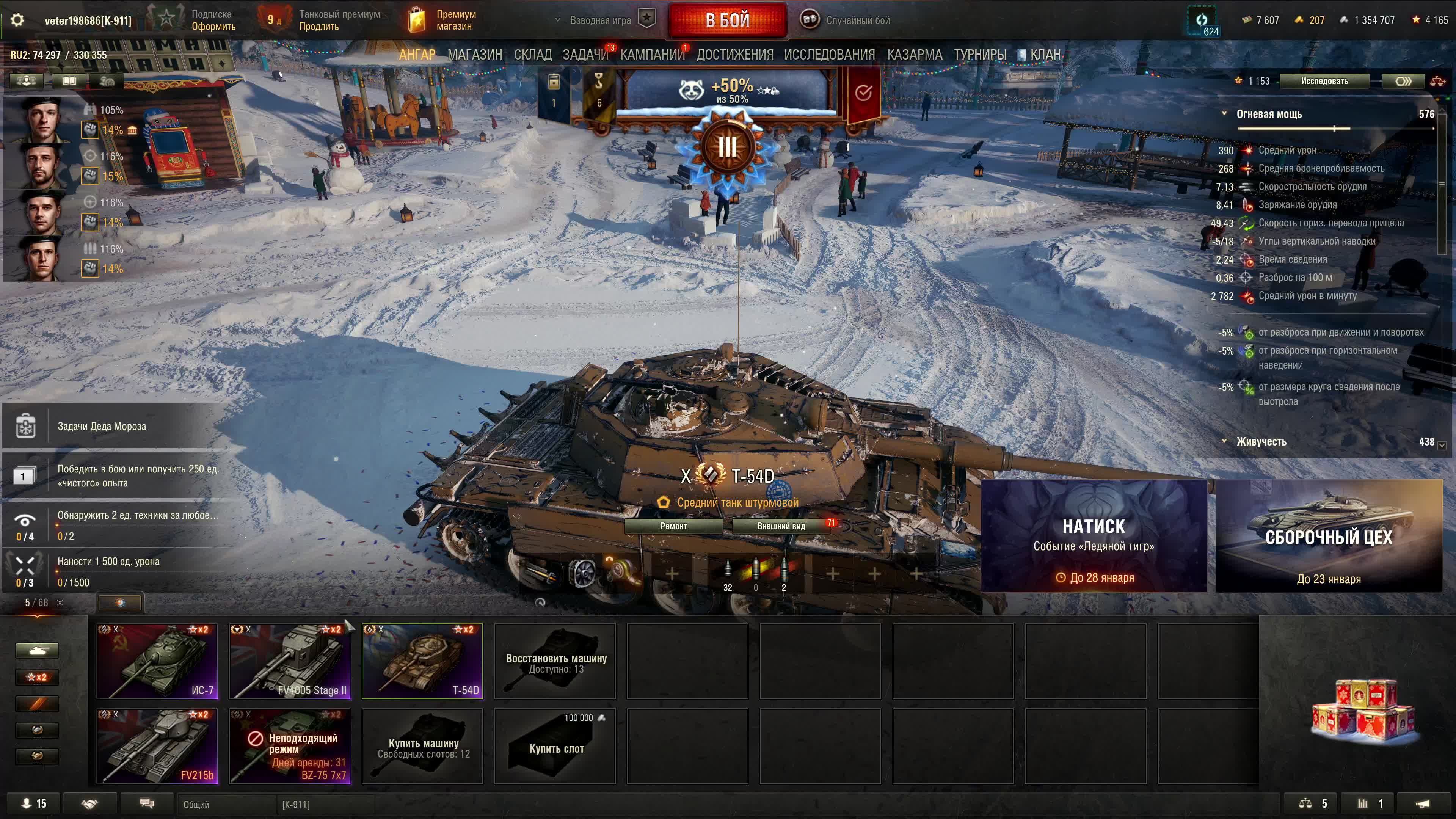
Task: Select the FV4005 Stage II tank
Action: [x=289, y=661]
